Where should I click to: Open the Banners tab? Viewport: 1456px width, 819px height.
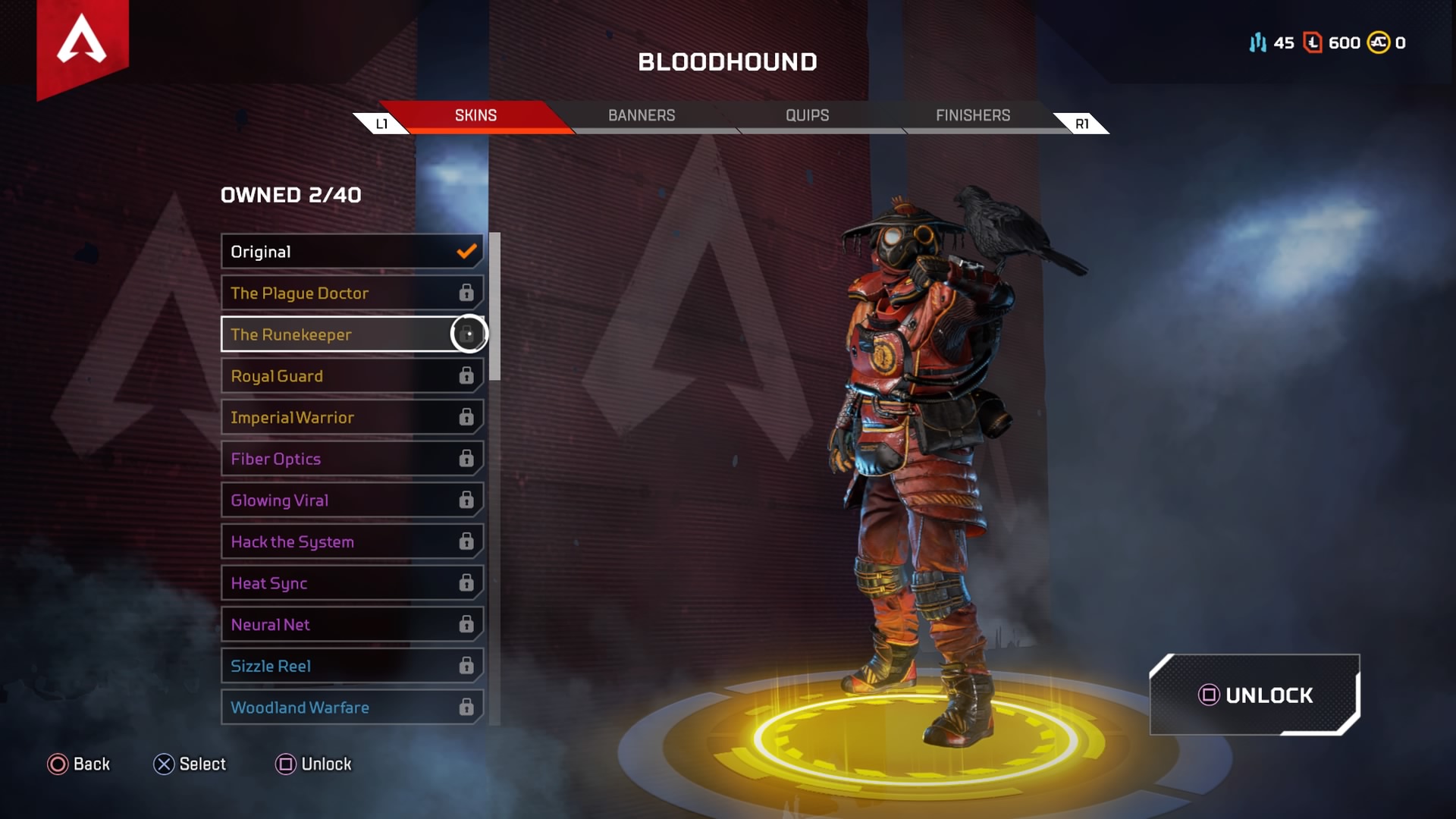[641, 115]
